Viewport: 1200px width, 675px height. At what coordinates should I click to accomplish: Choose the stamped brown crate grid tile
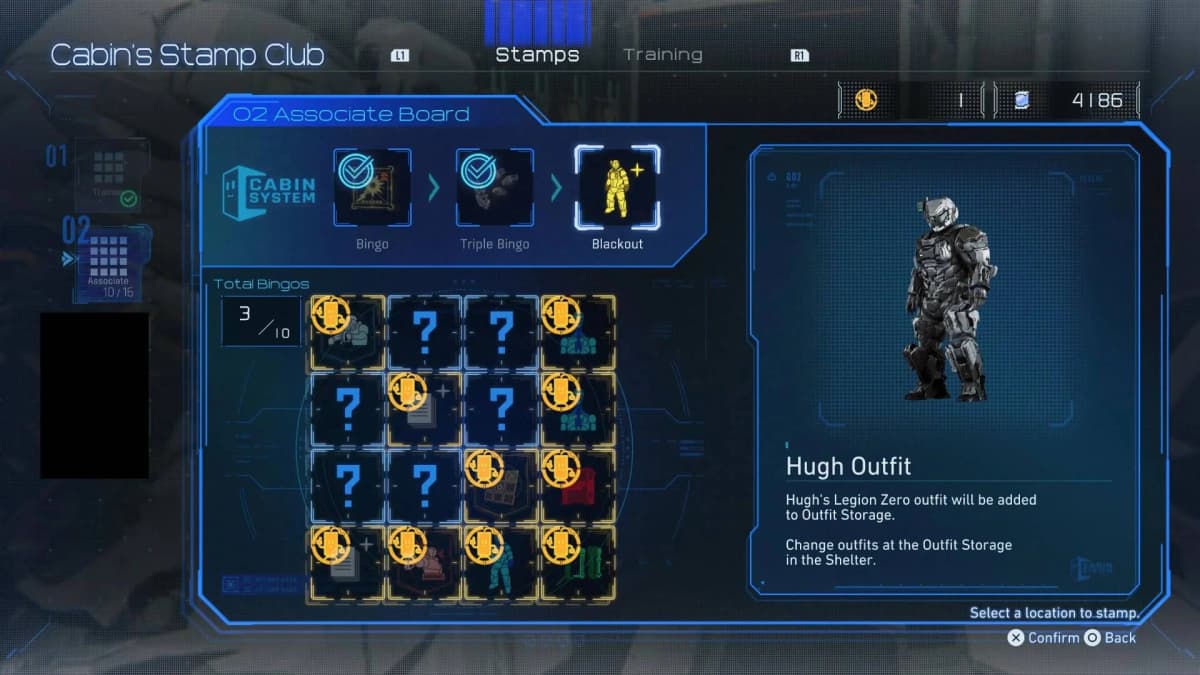coord(501,486)
